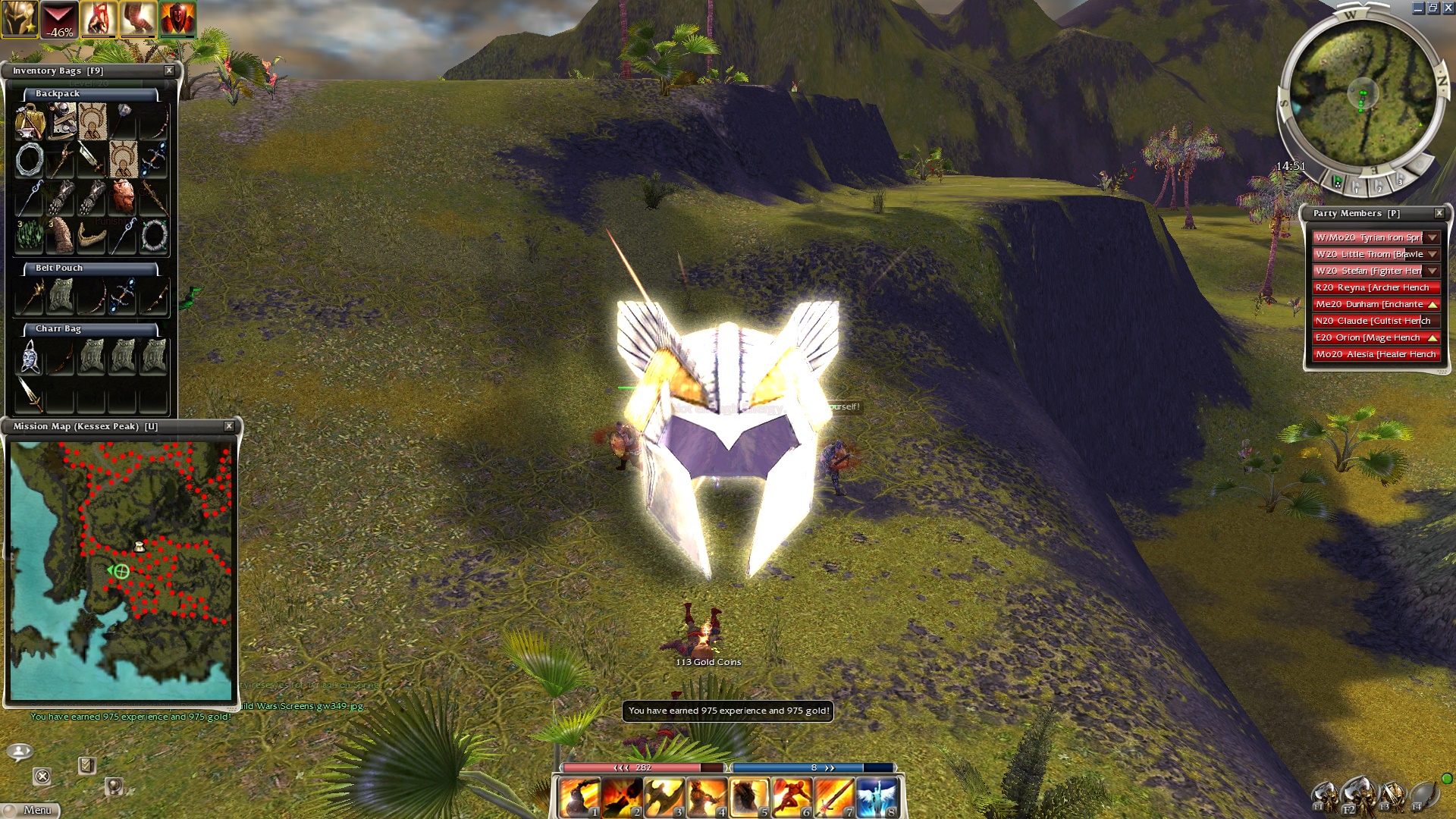Select party member Reyna the Archer

1374,287
